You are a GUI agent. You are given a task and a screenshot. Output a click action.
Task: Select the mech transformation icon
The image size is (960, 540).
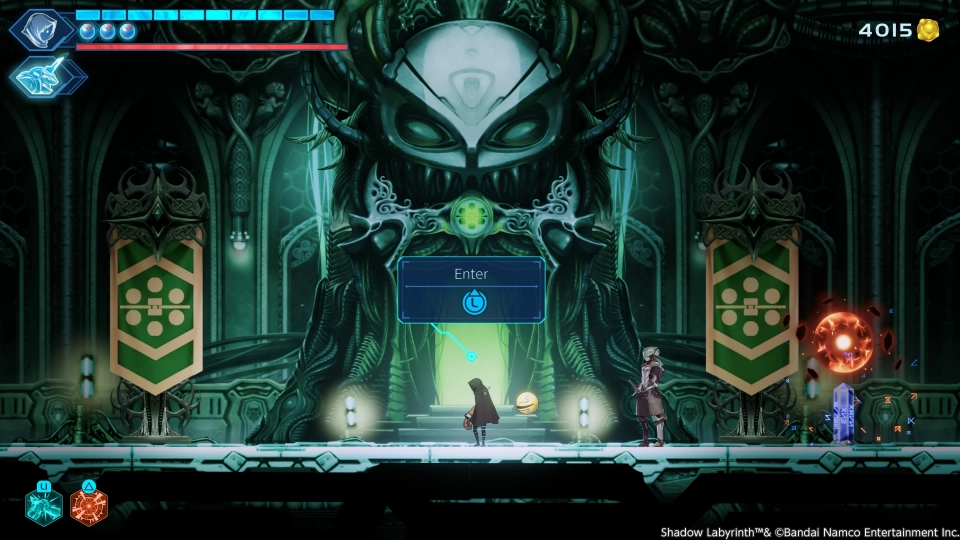click(x=47, y=76)
